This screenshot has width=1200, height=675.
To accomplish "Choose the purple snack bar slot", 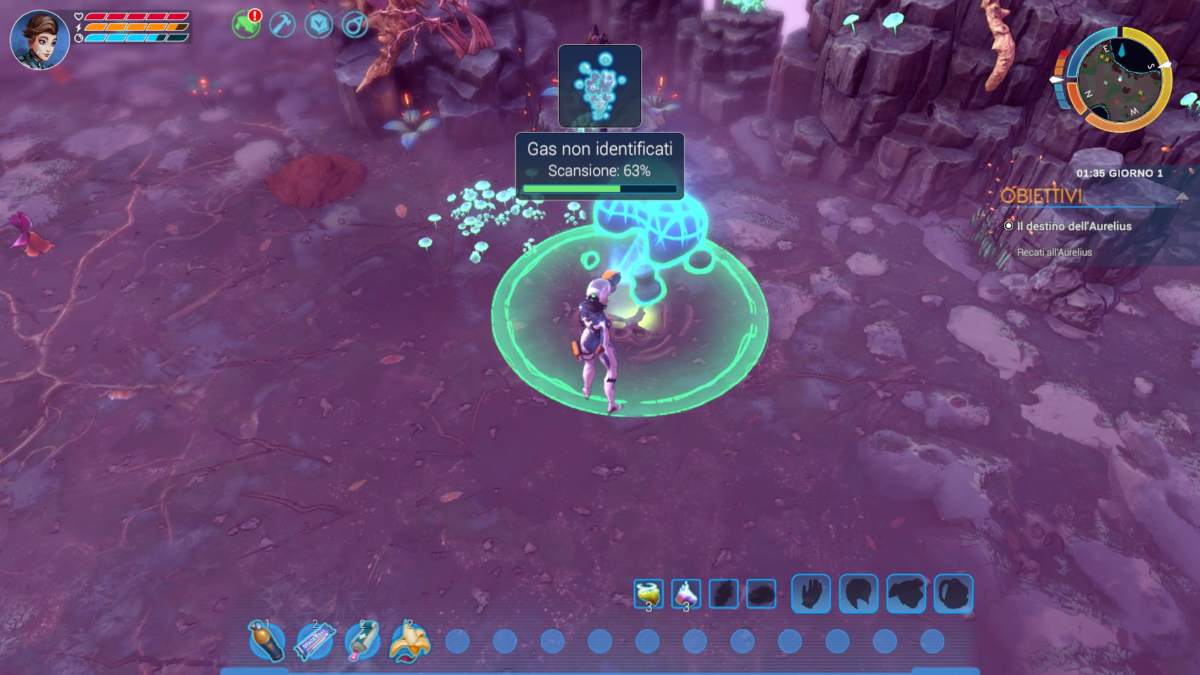I will (x=314, y=641).
